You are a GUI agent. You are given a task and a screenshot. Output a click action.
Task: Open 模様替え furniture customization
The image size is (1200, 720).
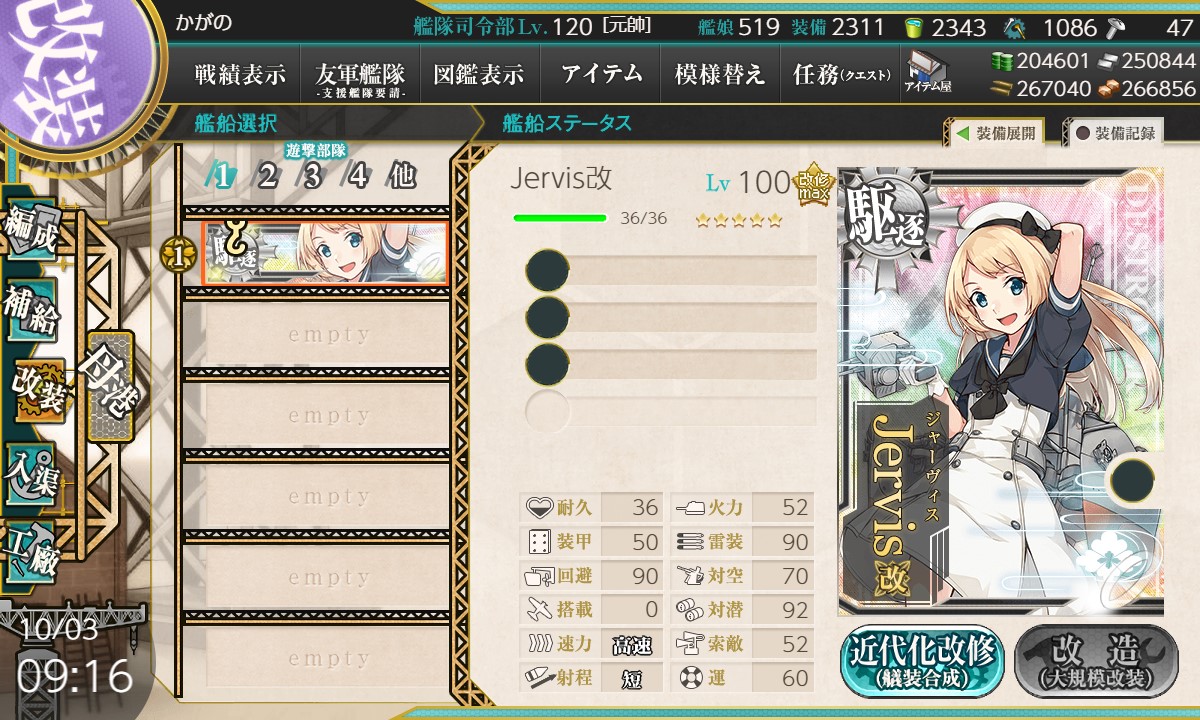[x=720, y=74]
